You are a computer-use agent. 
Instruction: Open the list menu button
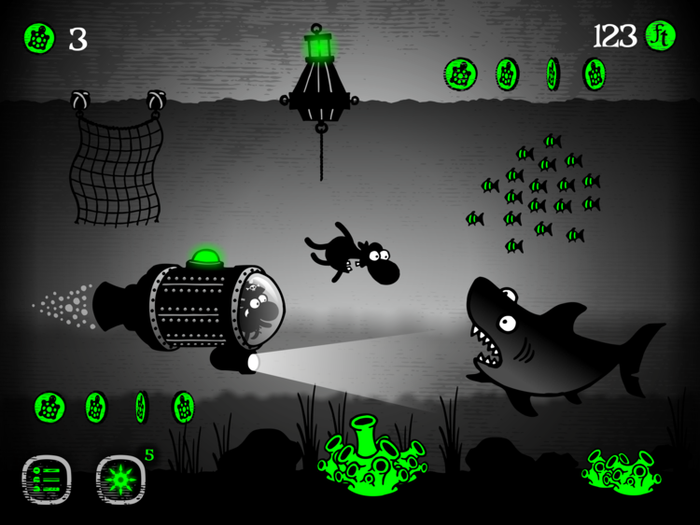47,479
